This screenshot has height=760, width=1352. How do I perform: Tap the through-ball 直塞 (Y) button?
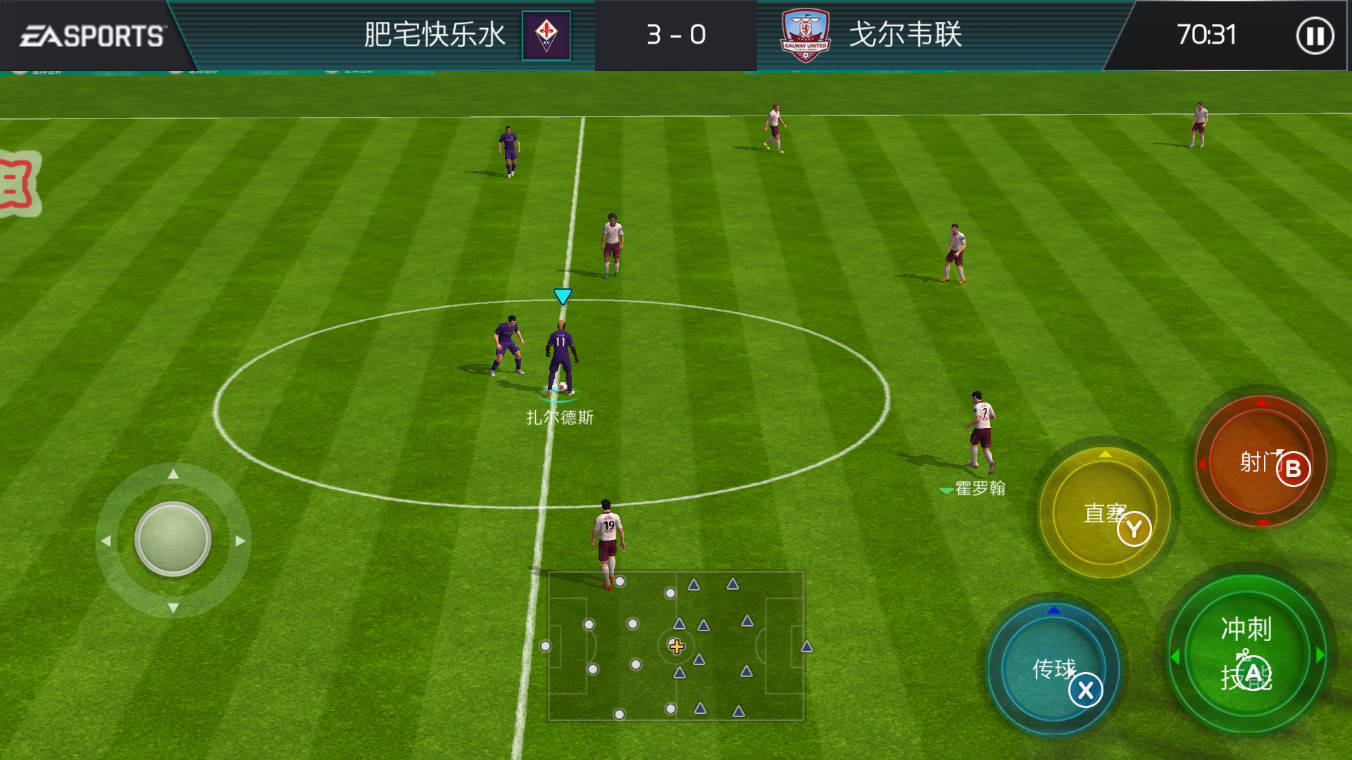pyautogui.click(x=1104, y=513)
